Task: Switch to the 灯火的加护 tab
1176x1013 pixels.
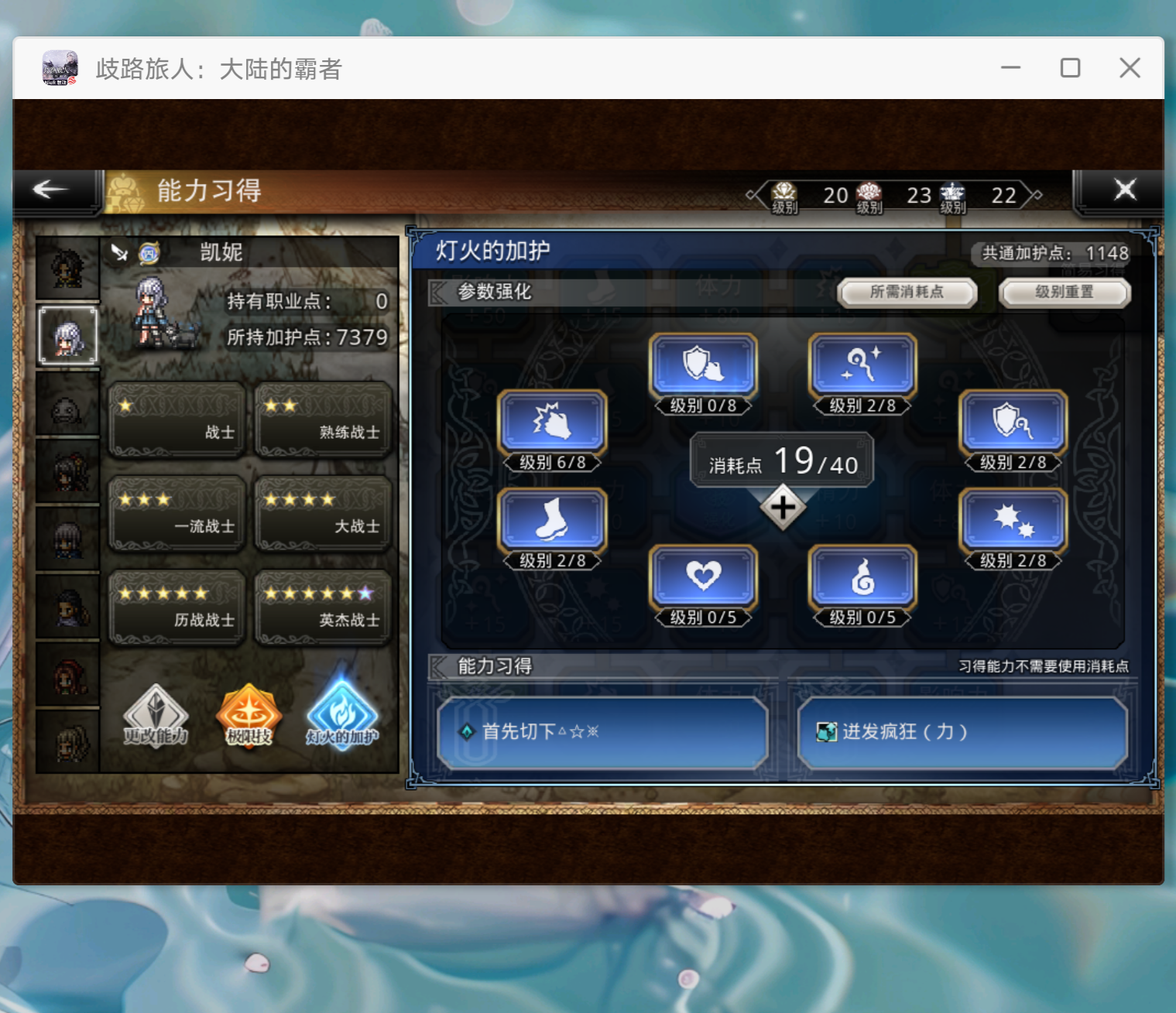Action: [341, 716]
